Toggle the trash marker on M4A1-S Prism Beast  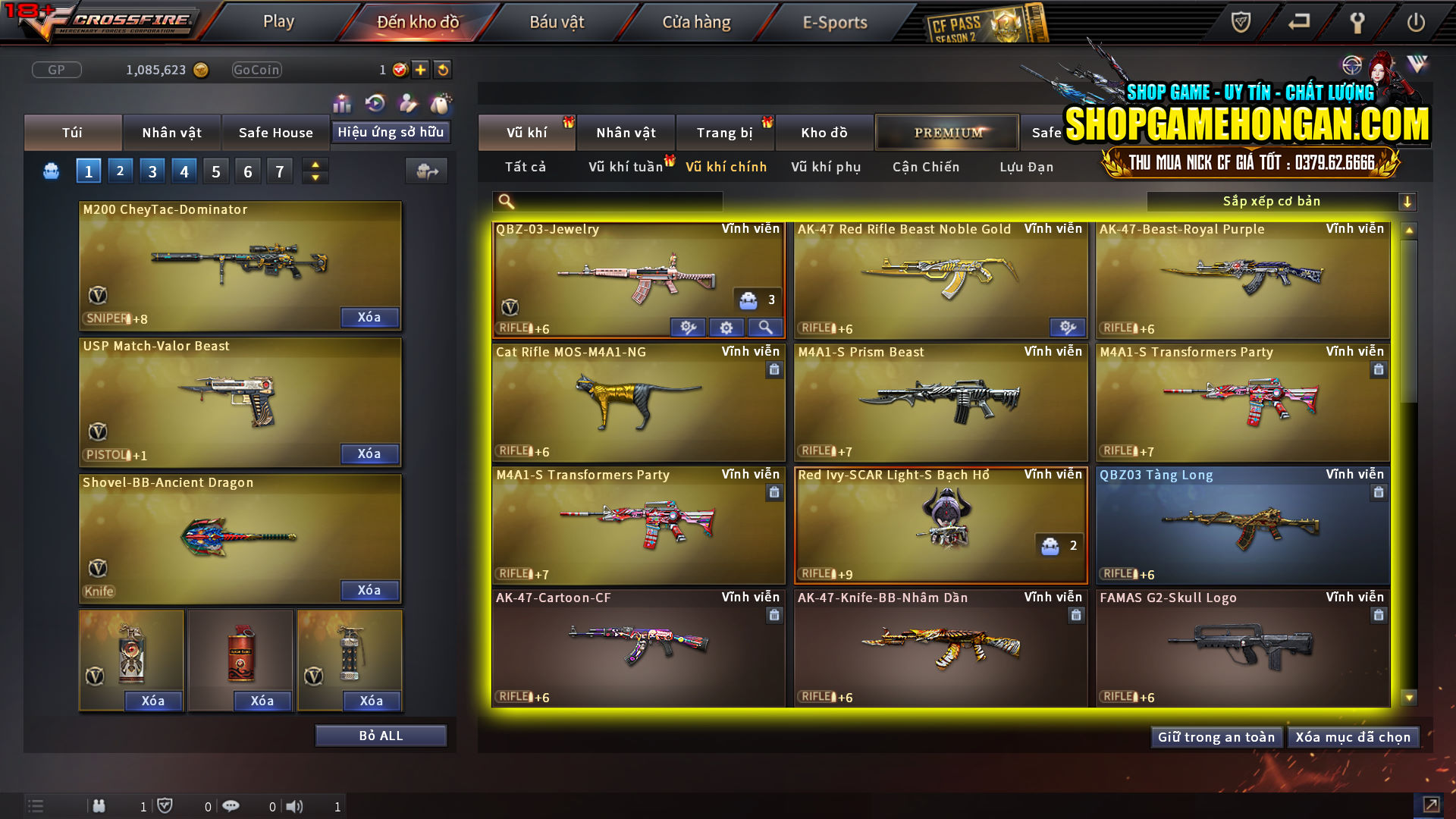click(x=1075, y=370)
